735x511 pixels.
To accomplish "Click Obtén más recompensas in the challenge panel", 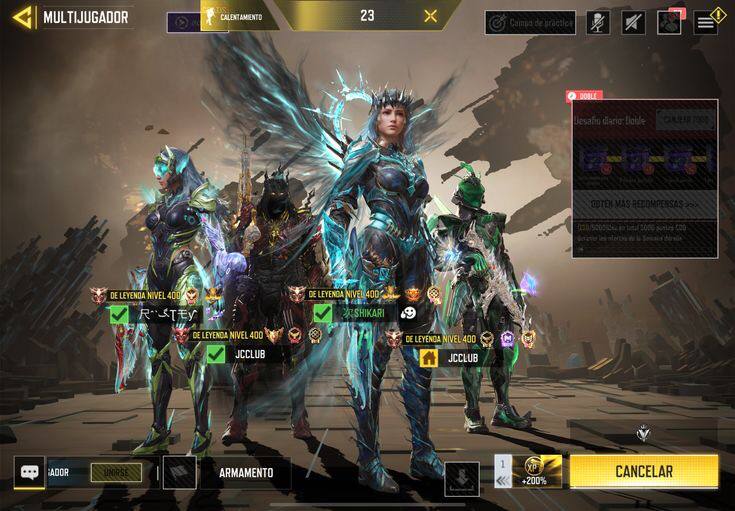I will pos(644,204).
